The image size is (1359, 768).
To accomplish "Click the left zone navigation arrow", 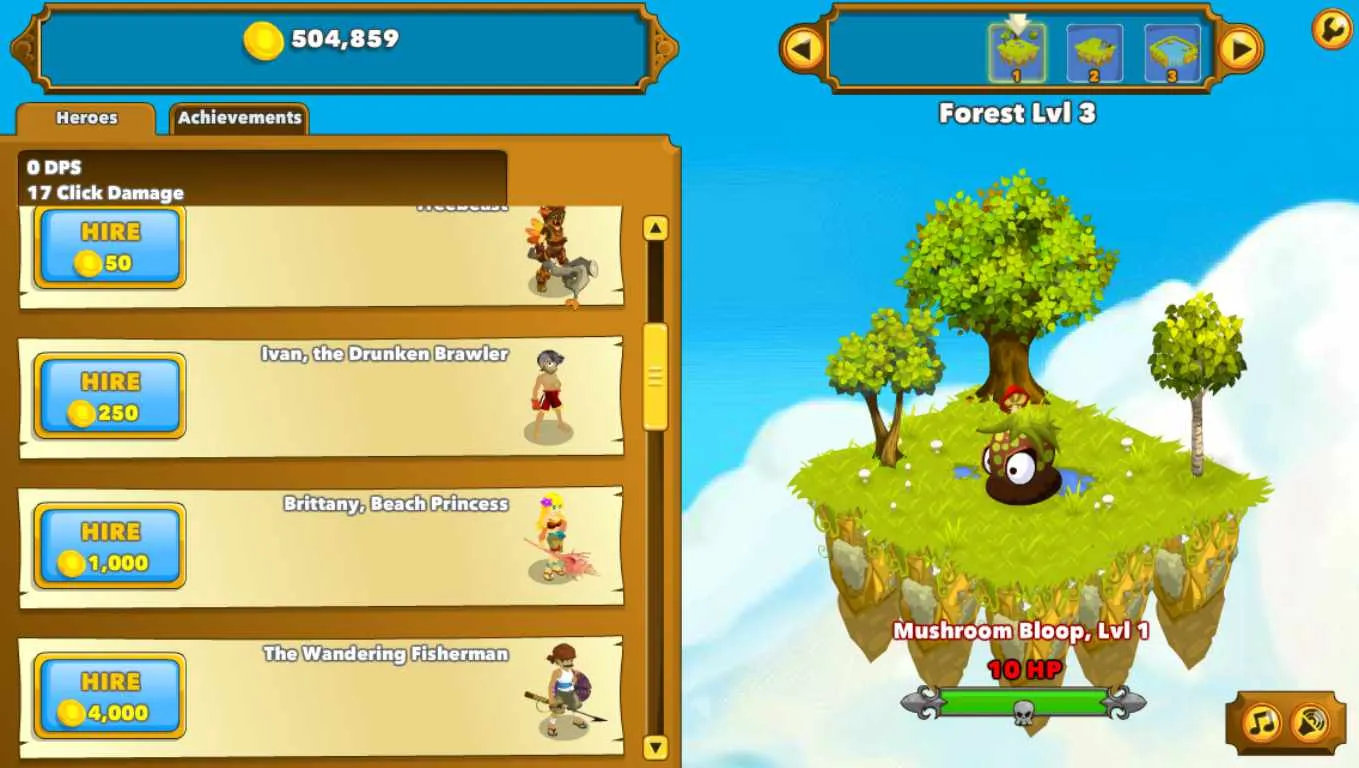I will 806,47.
